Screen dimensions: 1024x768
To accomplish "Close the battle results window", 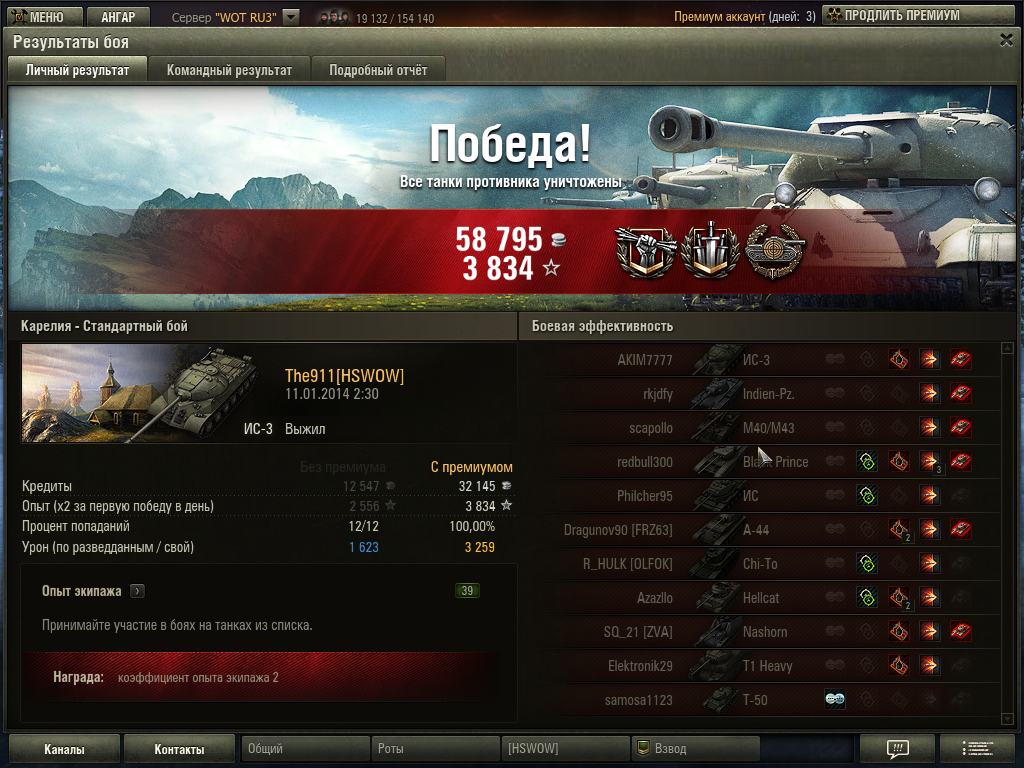I will pos(1006,40).
